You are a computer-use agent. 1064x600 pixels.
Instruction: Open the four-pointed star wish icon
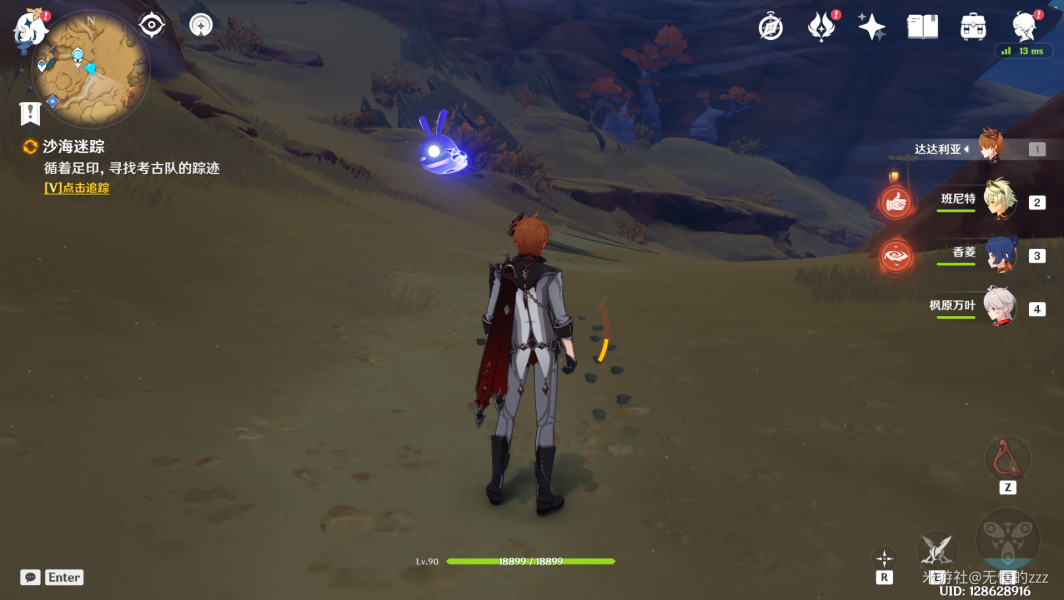(871, 27)
